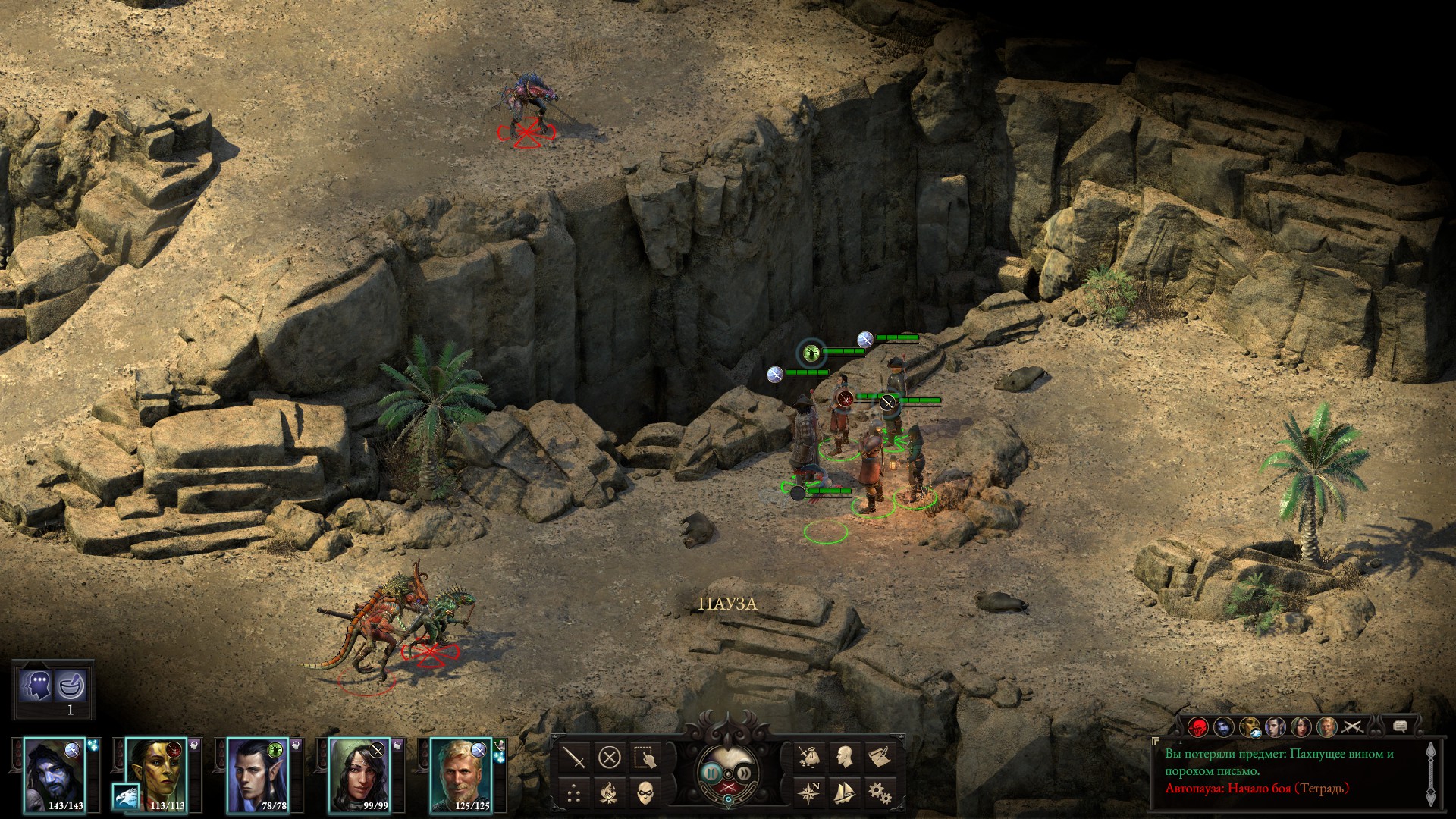
Task: Toggle stealth with the masked face icon
Action: [x=645, y=793]
